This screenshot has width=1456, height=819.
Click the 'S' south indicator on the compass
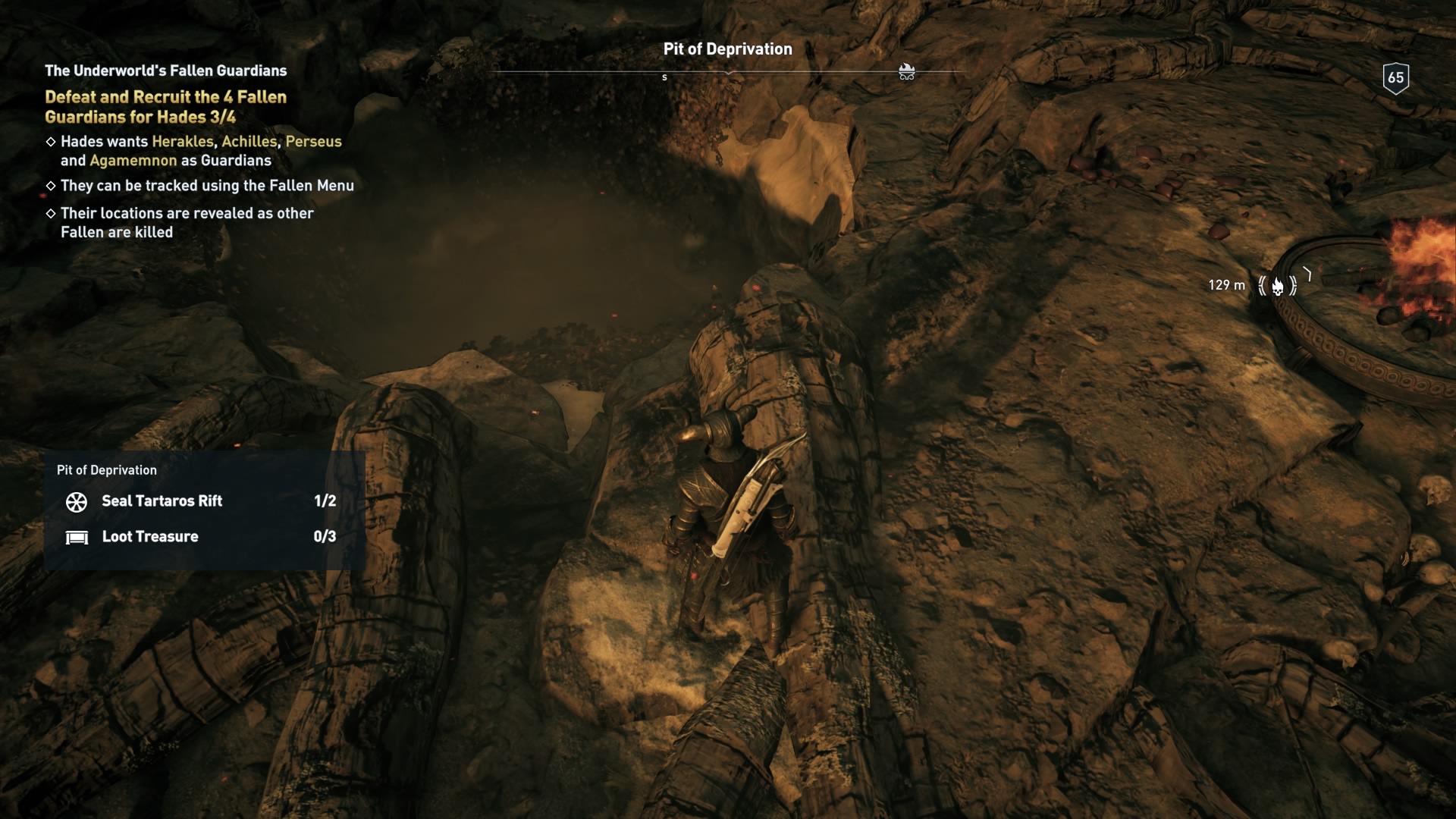coord(665,77)
